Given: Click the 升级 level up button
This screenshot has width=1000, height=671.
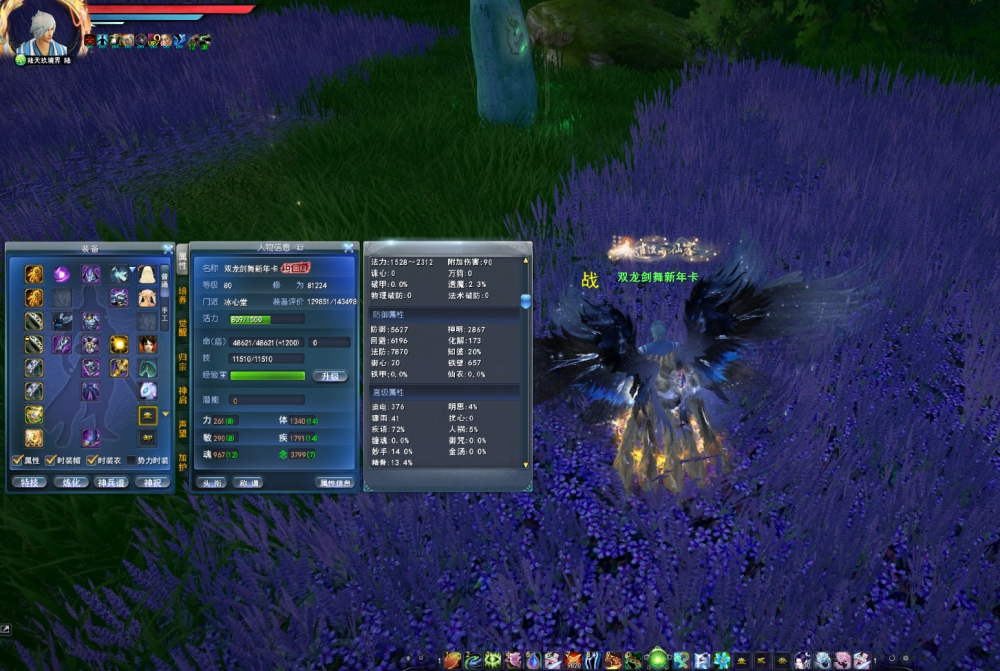Looking at the screenshot, I should pos(330,376).
